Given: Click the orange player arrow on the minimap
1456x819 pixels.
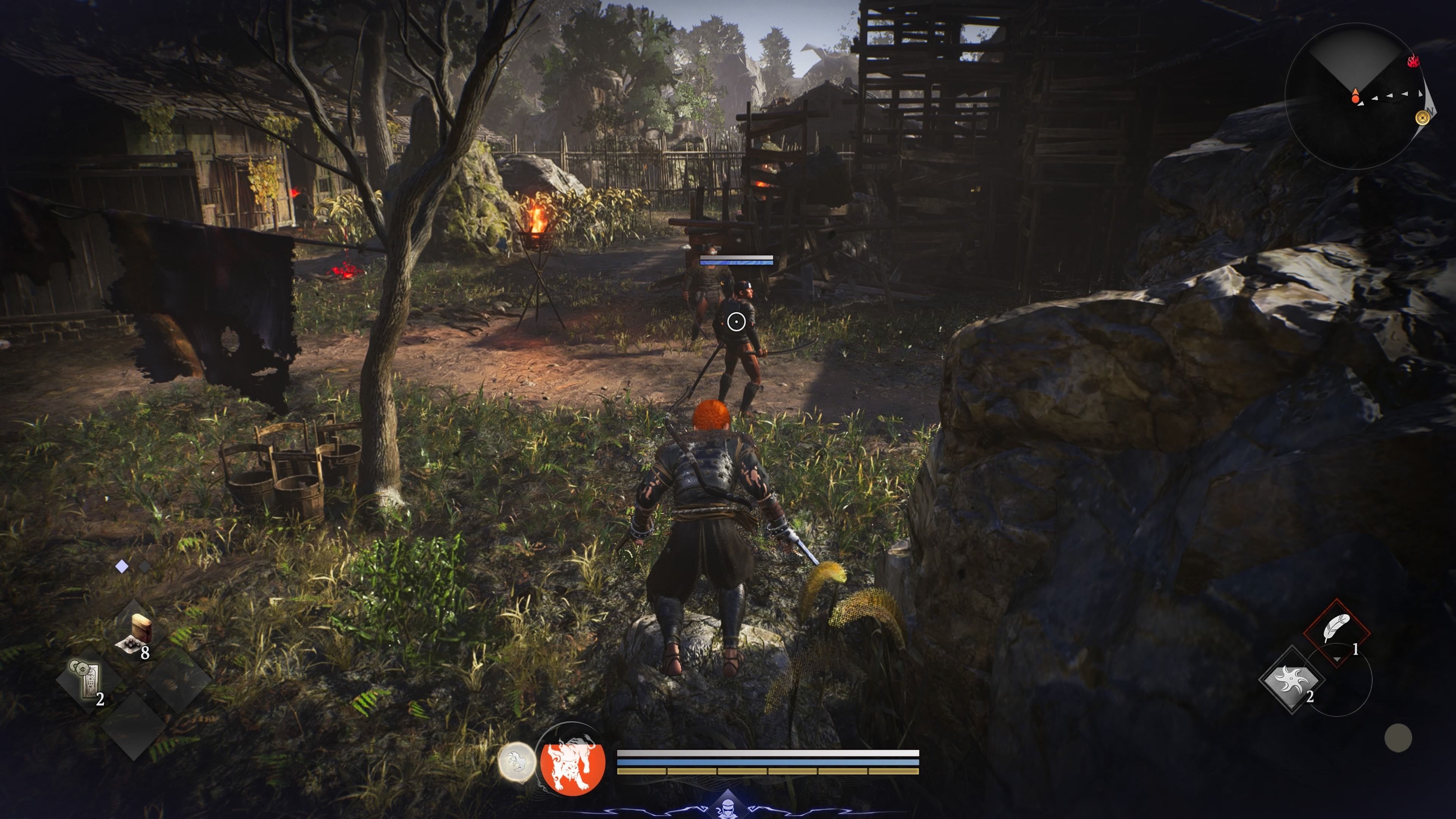Looking at the screenshot, I should 1356,94.
